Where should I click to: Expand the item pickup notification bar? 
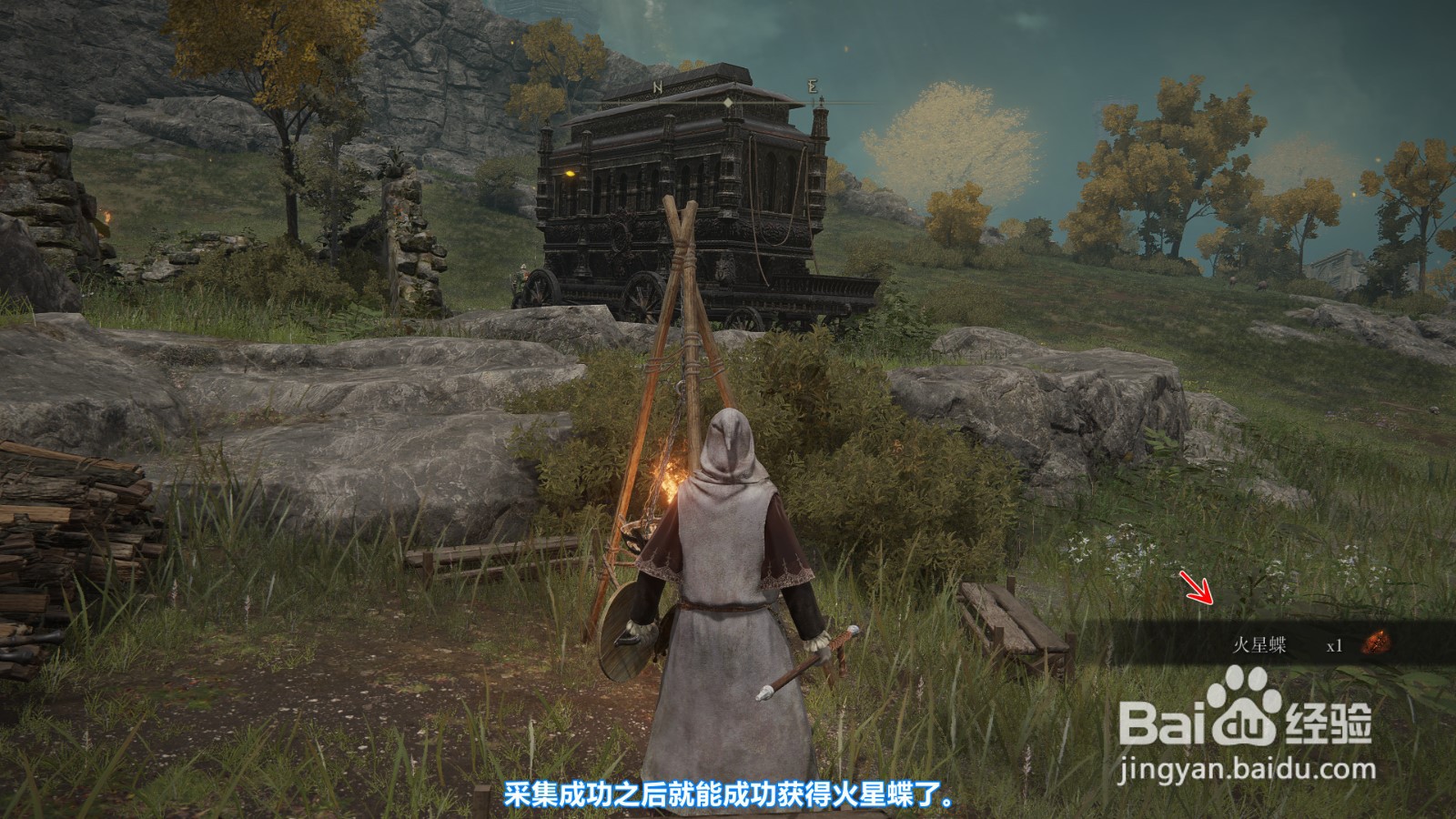pyautogui.click(x=1256, y=640)
